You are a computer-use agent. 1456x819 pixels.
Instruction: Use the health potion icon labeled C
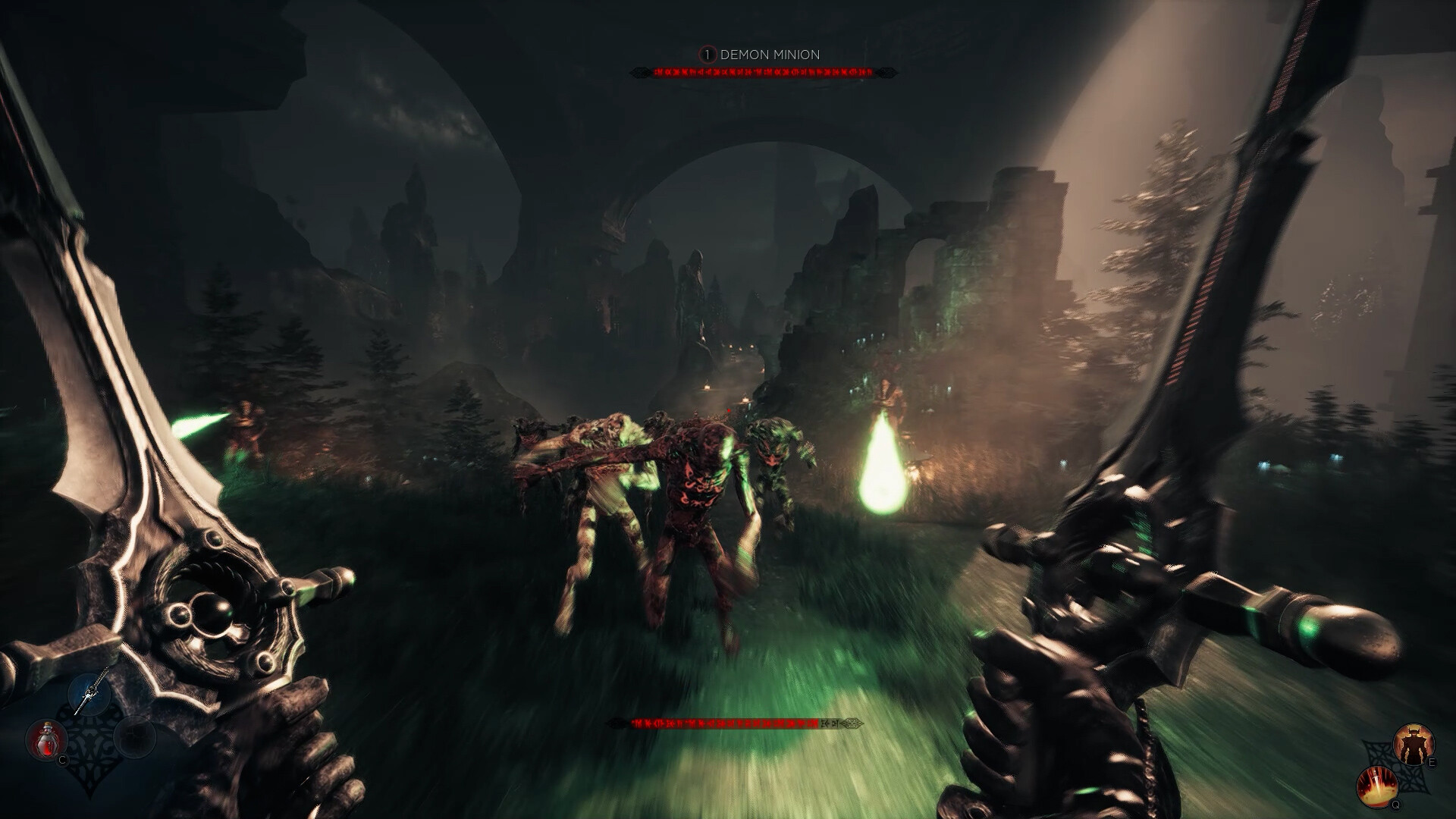pyautogui.click(x=47, y=738)
